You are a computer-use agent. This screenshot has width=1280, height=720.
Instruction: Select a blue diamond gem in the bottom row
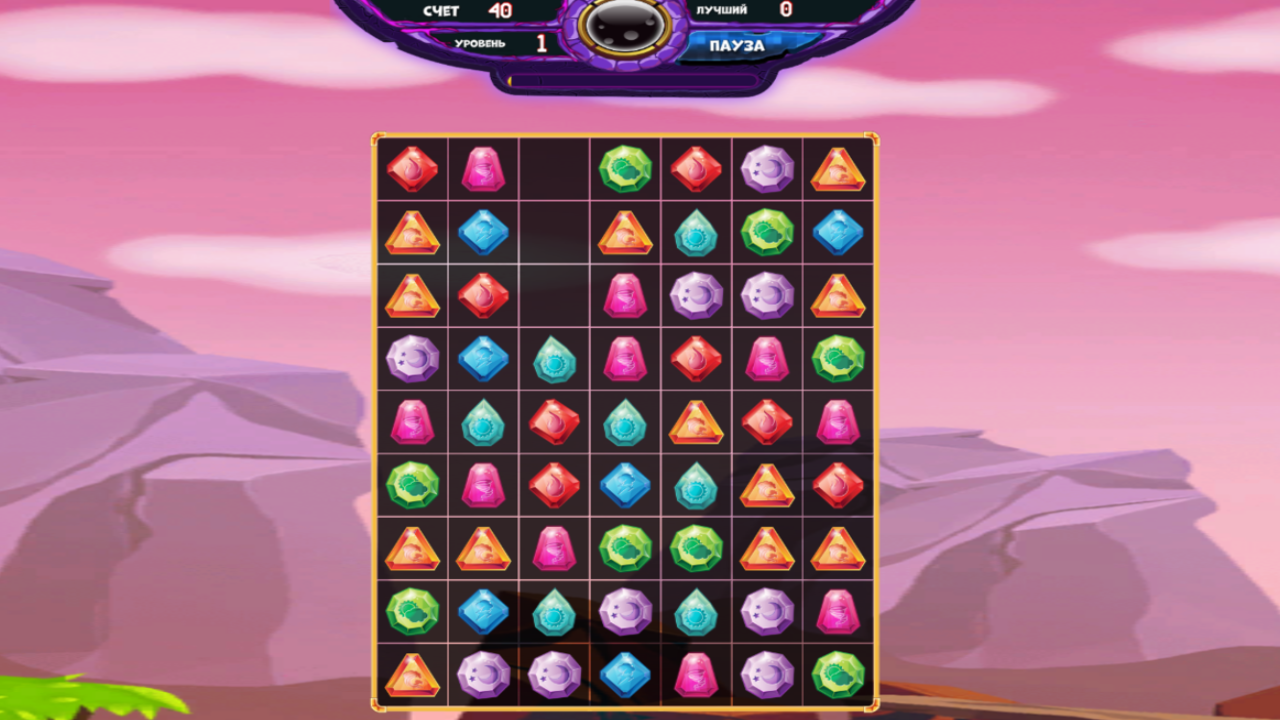[626, 673]
